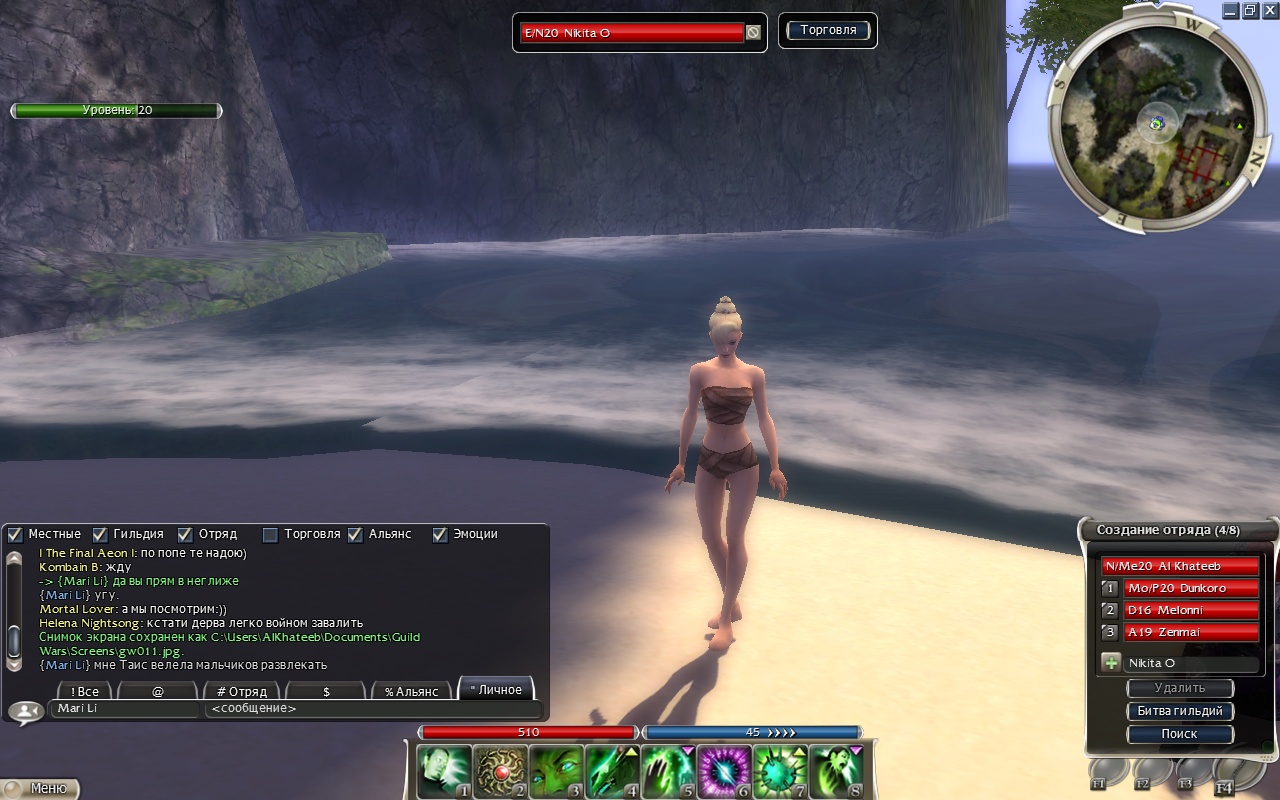
Task: Toggle the Местные chat filter checkbox
Action: click(x=15, y=535)
